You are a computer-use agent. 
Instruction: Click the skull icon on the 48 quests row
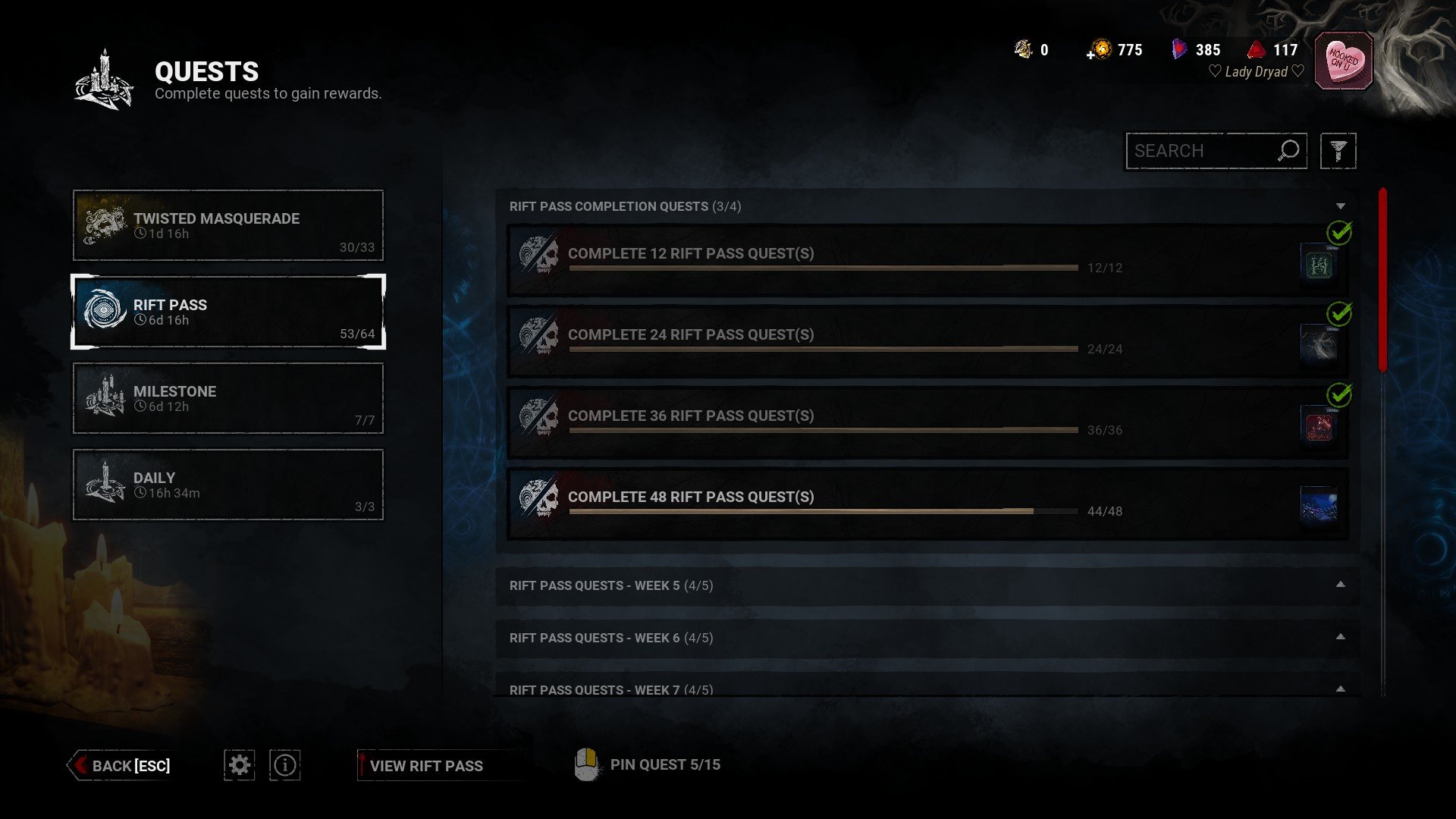click(x=538, y=497)
